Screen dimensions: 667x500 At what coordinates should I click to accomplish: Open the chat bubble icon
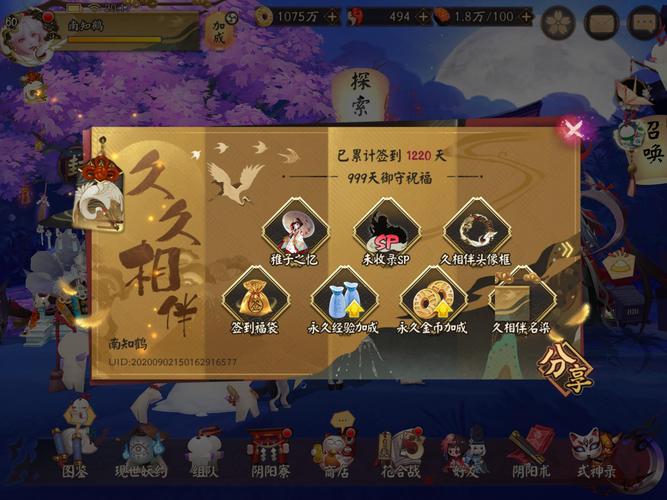[x=644, y=21]
